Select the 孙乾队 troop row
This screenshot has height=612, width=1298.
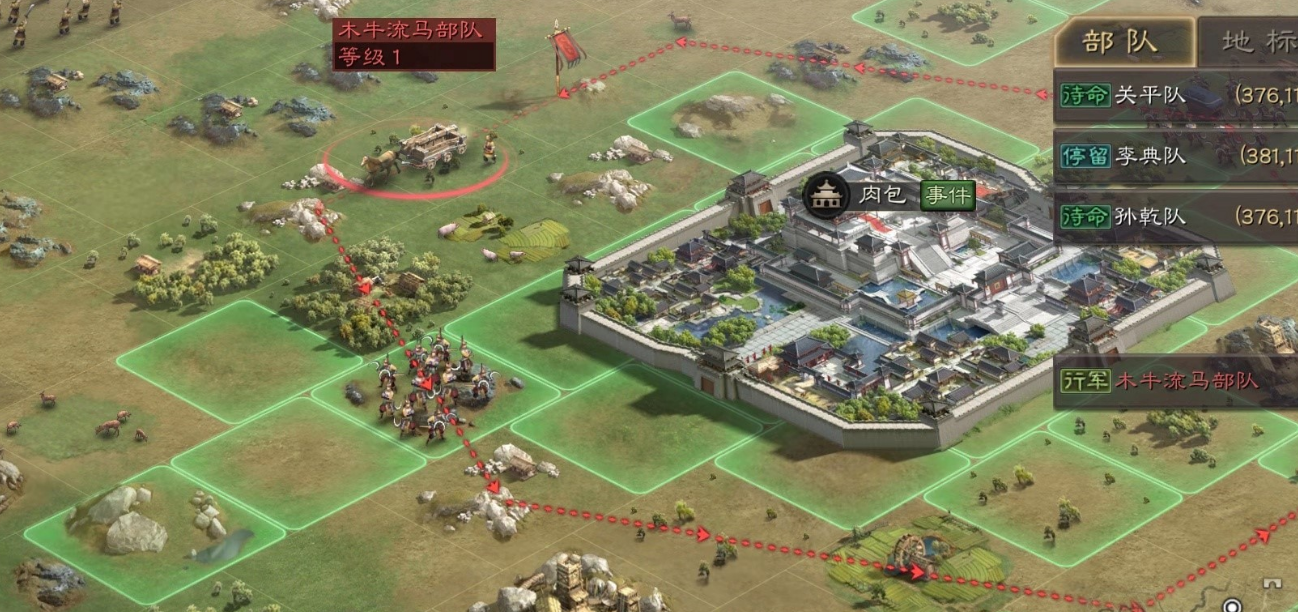click(x=1175, y=216)
